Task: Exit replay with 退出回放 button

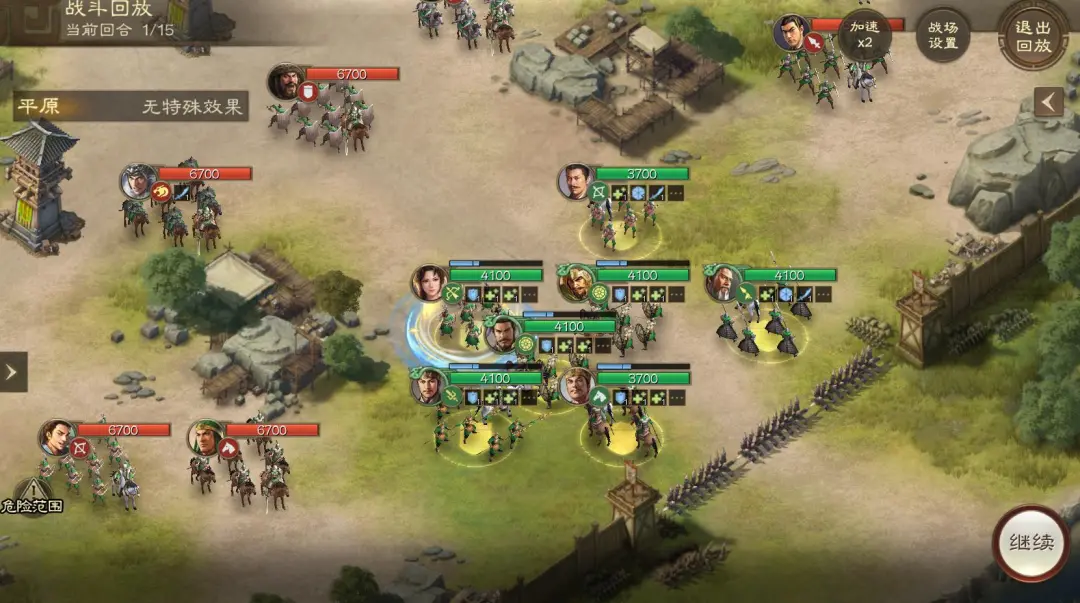Action: point(1033,35)
